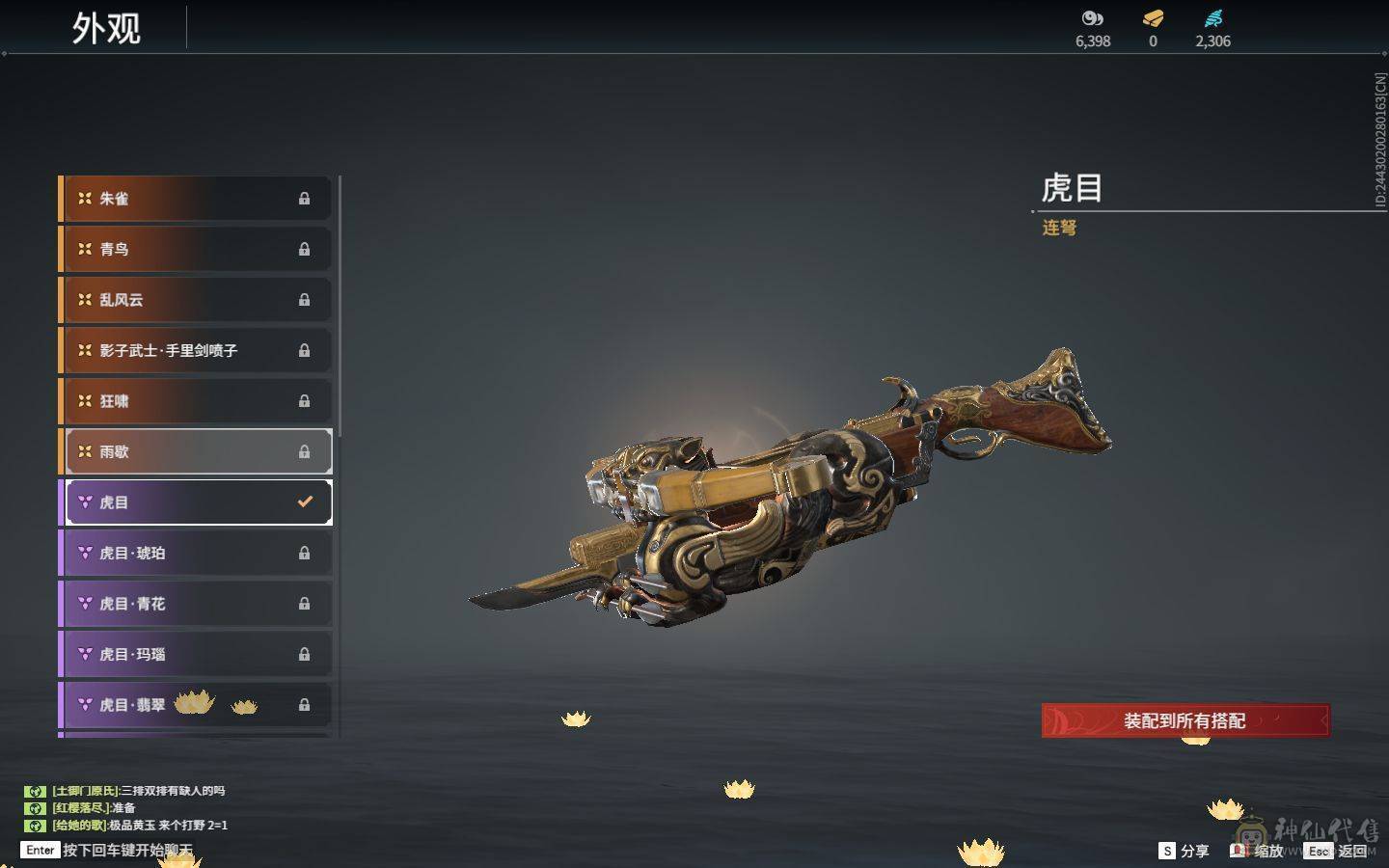Screen dimensions: 1389x868
Task: Click the crossbow icon beside 狂啸 entry
Action: (x=84, y=400)
